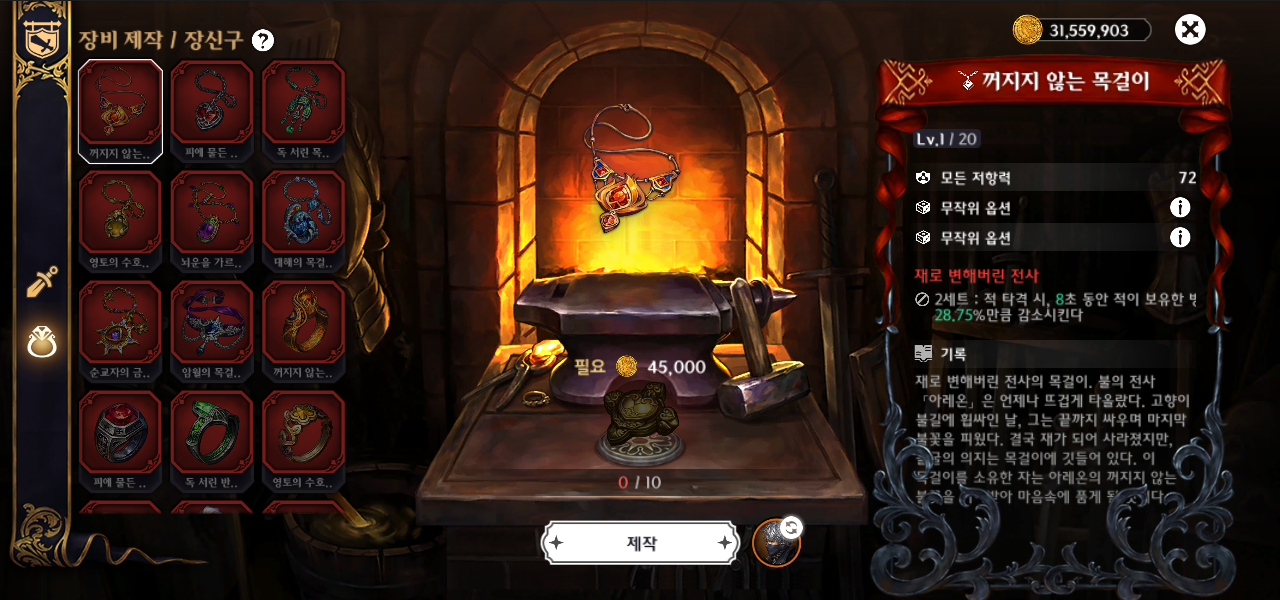Open the help question mark next to 장비 제작
The width and height of the screenshot is (1280, 600).
[263, 40]
